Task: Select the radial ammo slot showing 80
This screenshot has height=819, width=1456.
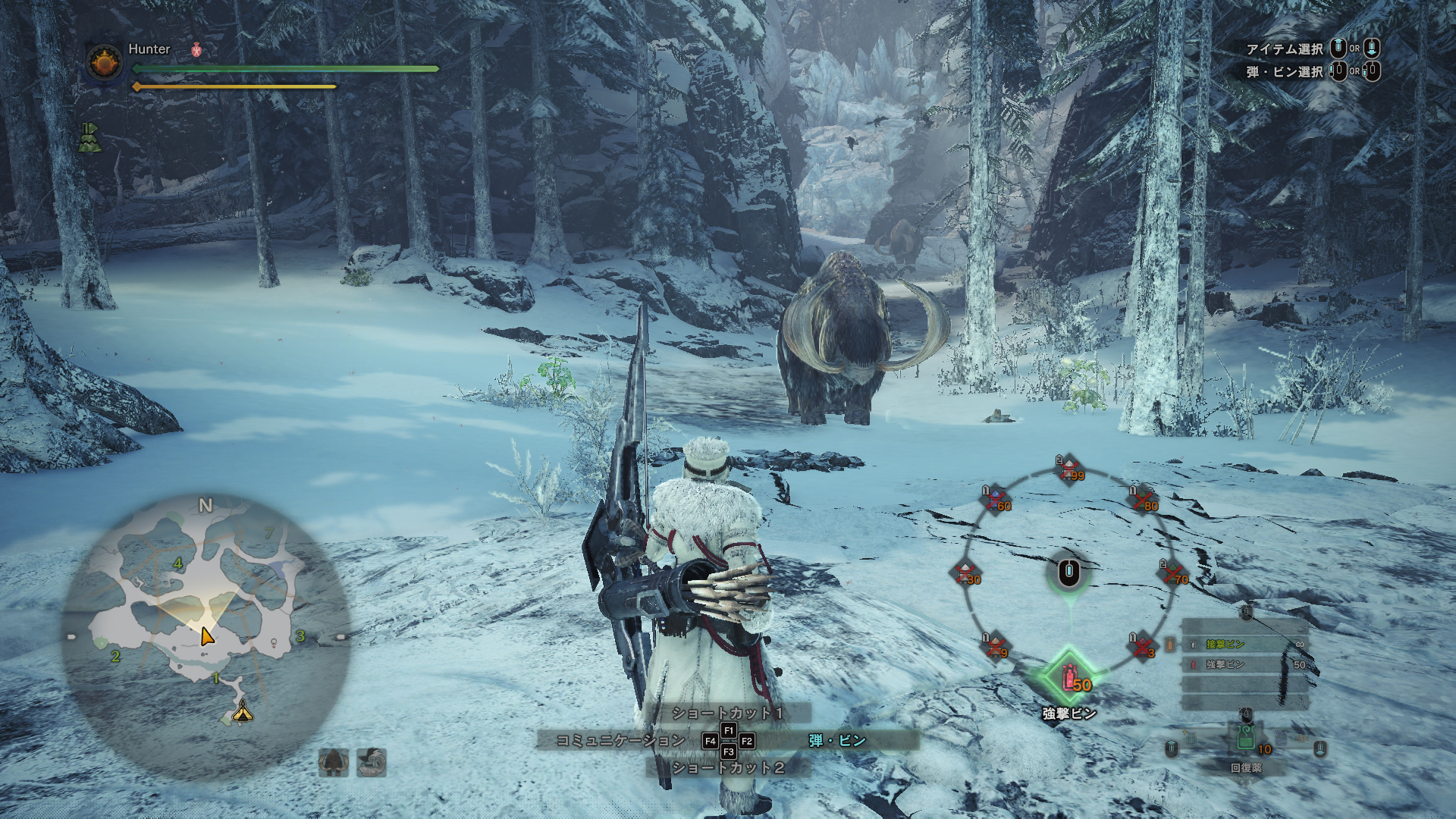Action: (x=1144, y=500)
